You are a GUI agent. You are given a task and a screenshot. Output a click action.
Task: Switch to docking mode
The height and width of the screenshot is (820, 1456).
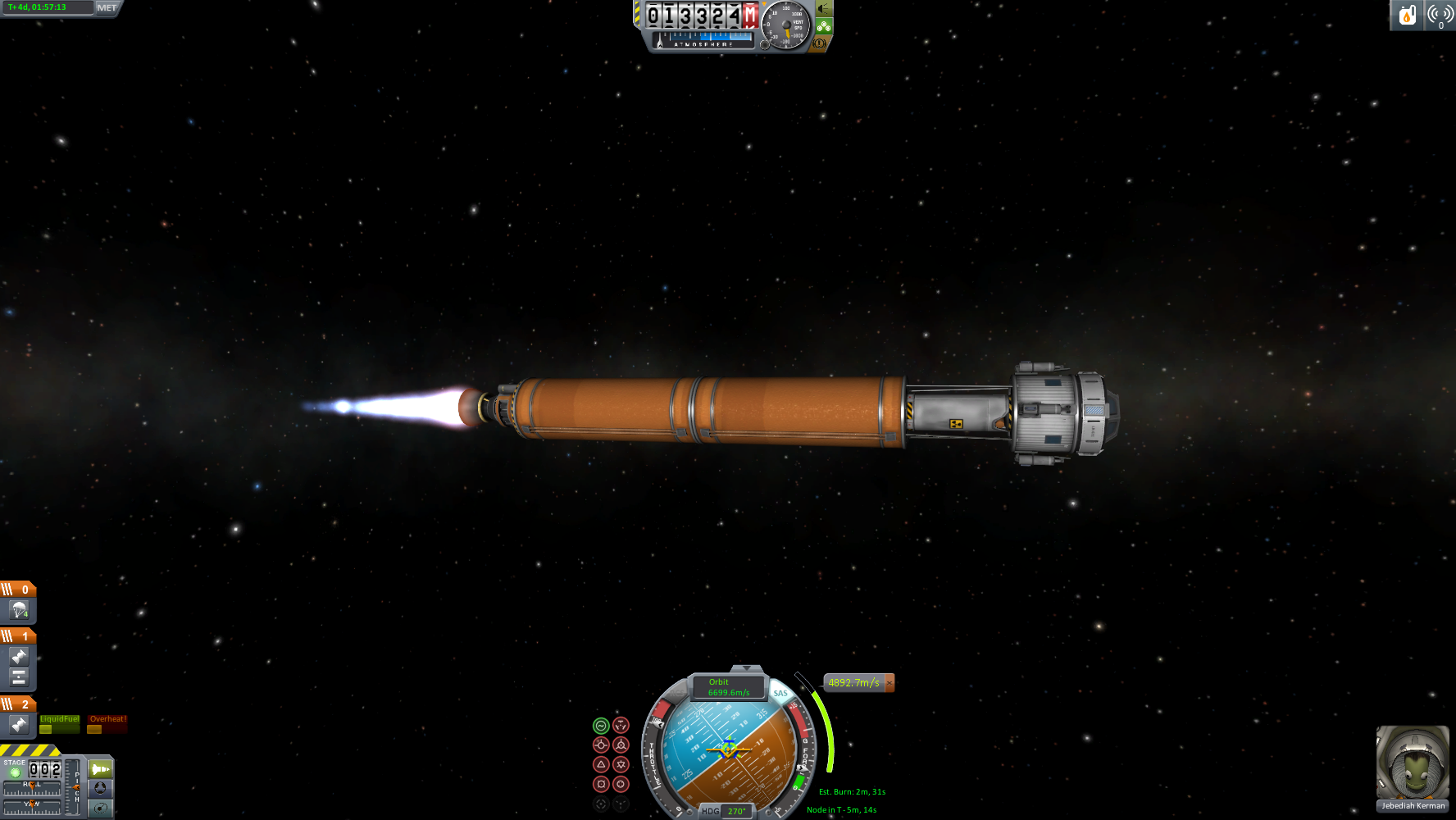(x=100, y=789)
